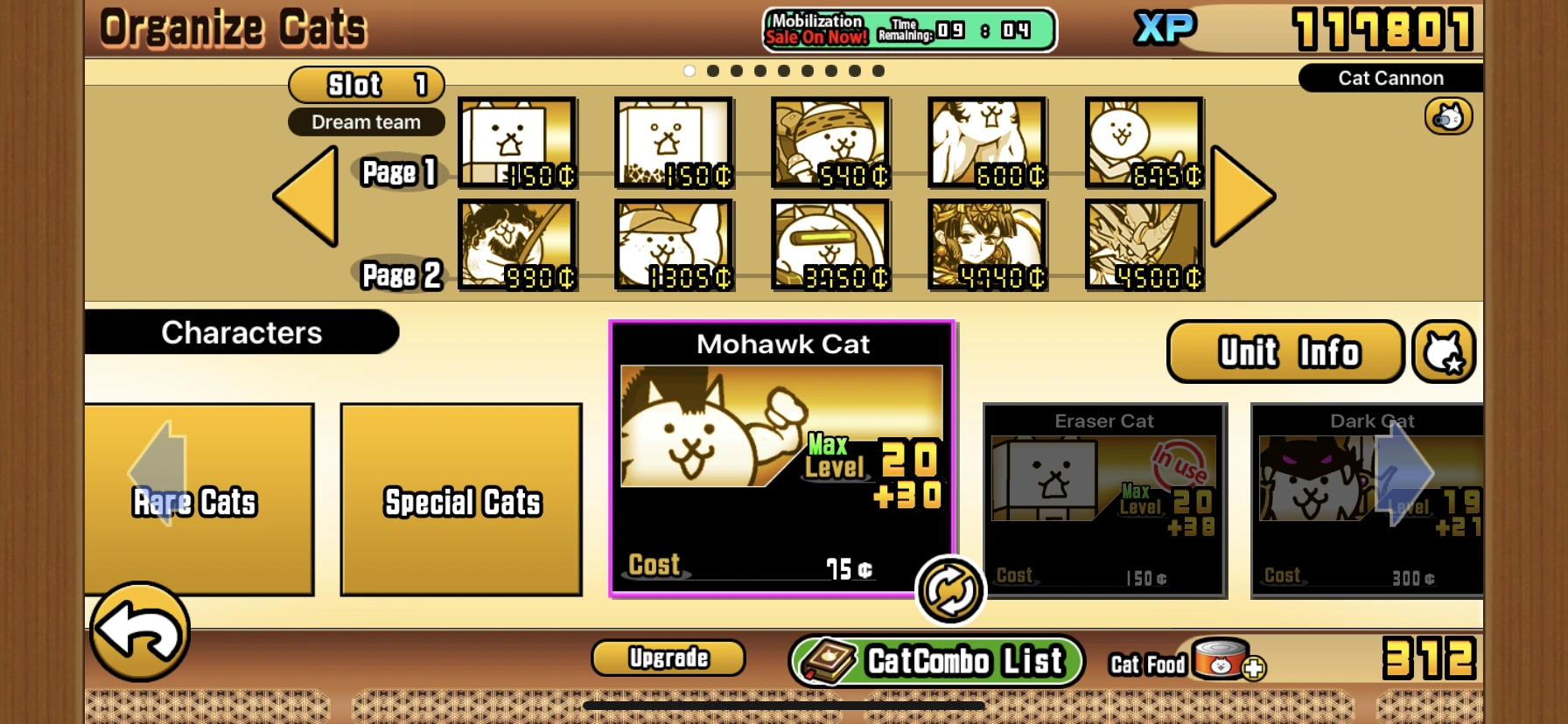
Task: Tap the first dot in the page indicator row
Action: click(x=691, y=71)
